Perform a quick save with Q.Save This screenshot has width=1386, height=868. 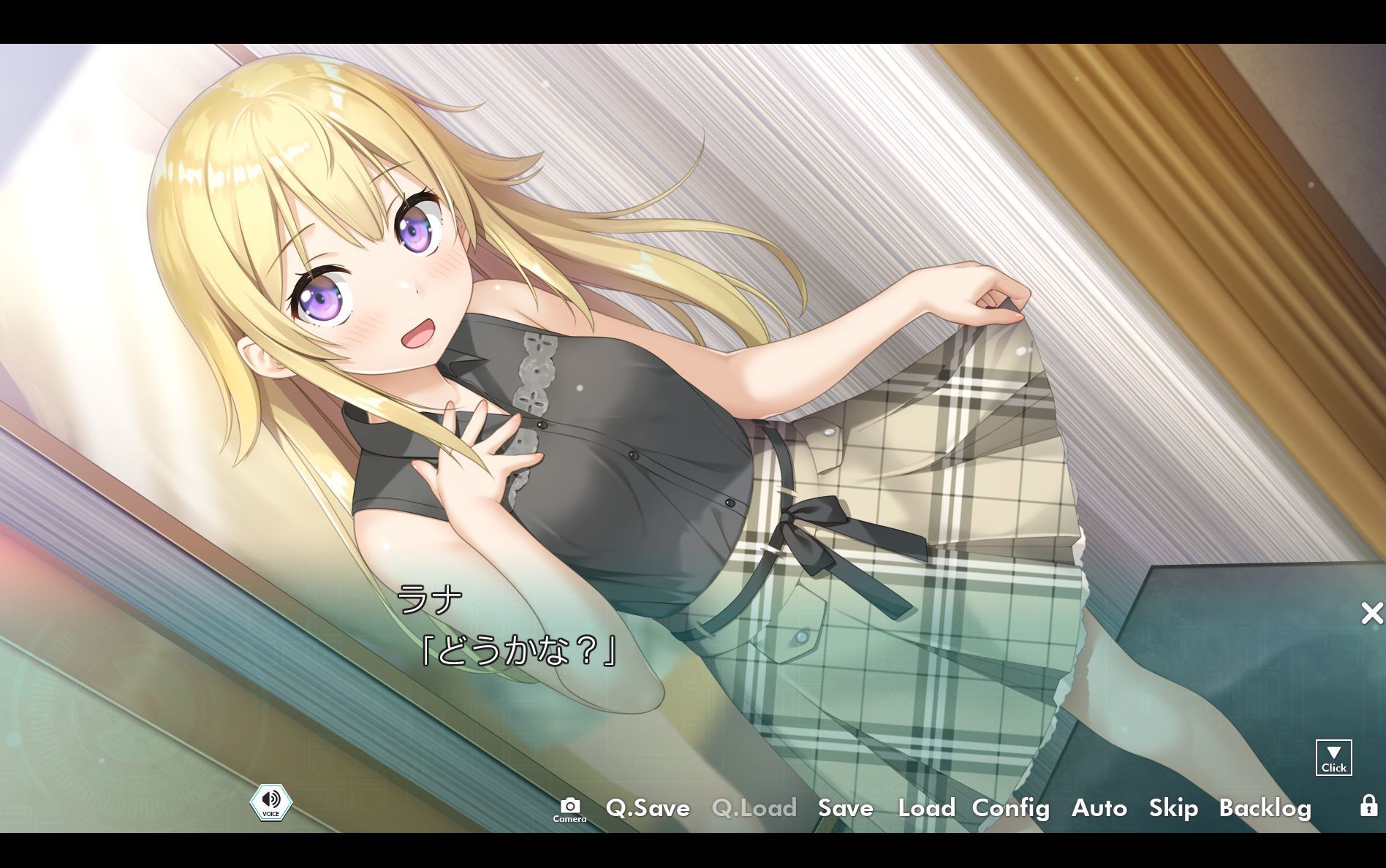click(x=648, y=809)
